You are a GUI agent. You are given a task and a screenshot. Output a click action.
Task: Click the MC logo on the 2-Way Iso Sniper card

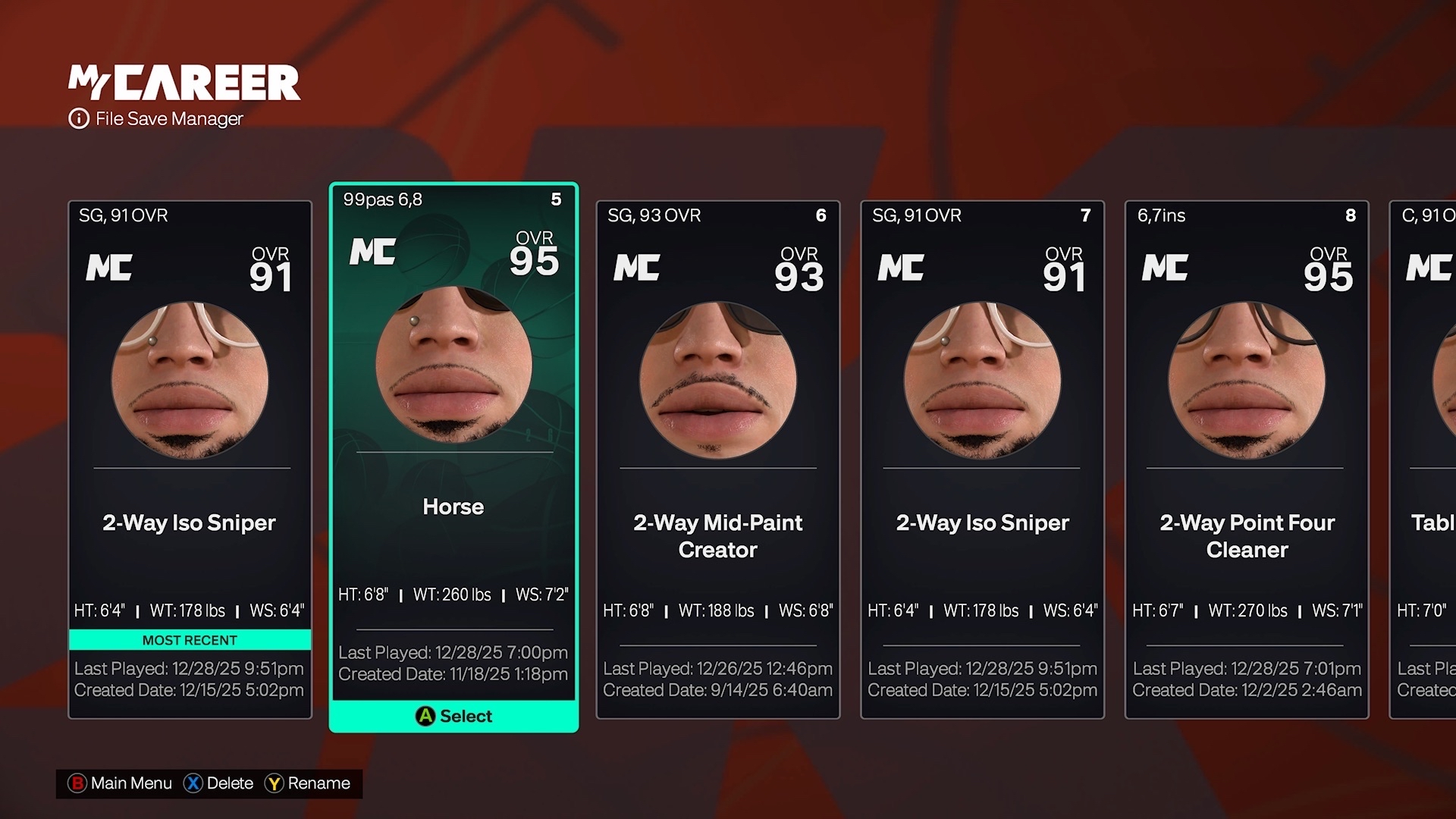(108, 268)
